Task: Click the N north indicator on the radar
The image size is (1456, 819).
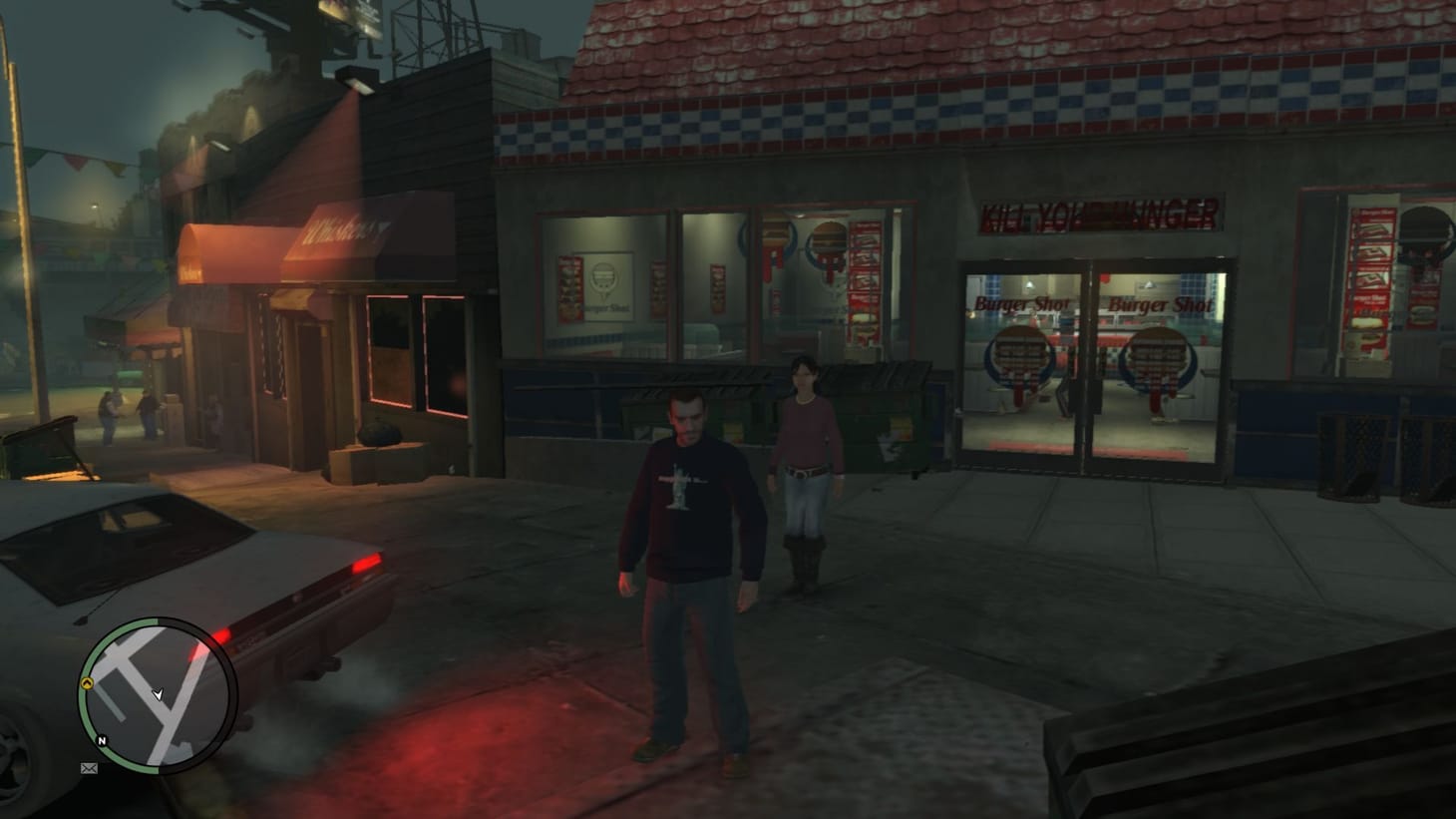Action: (x=102, y=739)
